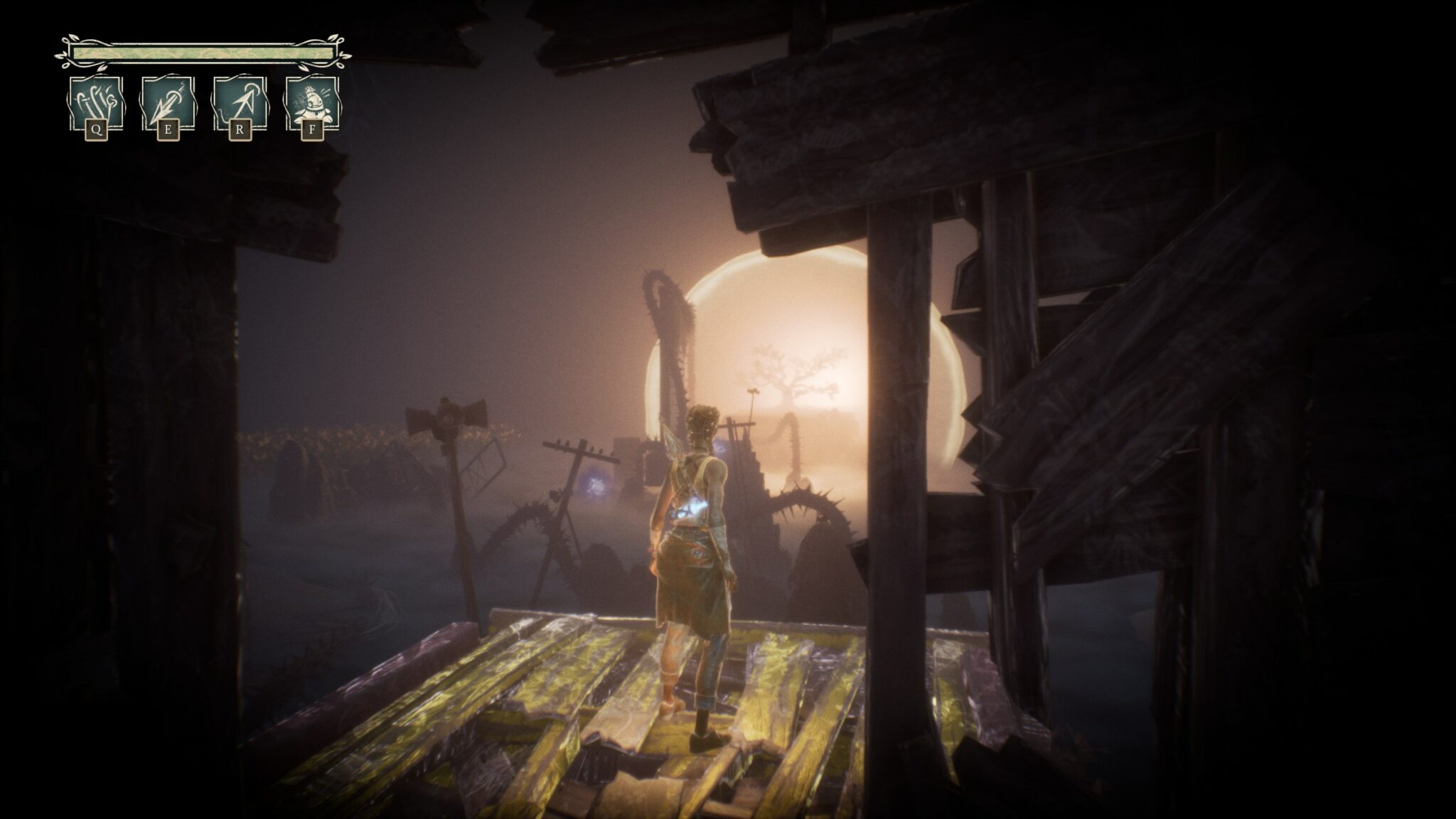The width and height of the screenshot is (1456, 819).
Task: Select the tethered upward arrow ability
Action: (x=240, y=104)
